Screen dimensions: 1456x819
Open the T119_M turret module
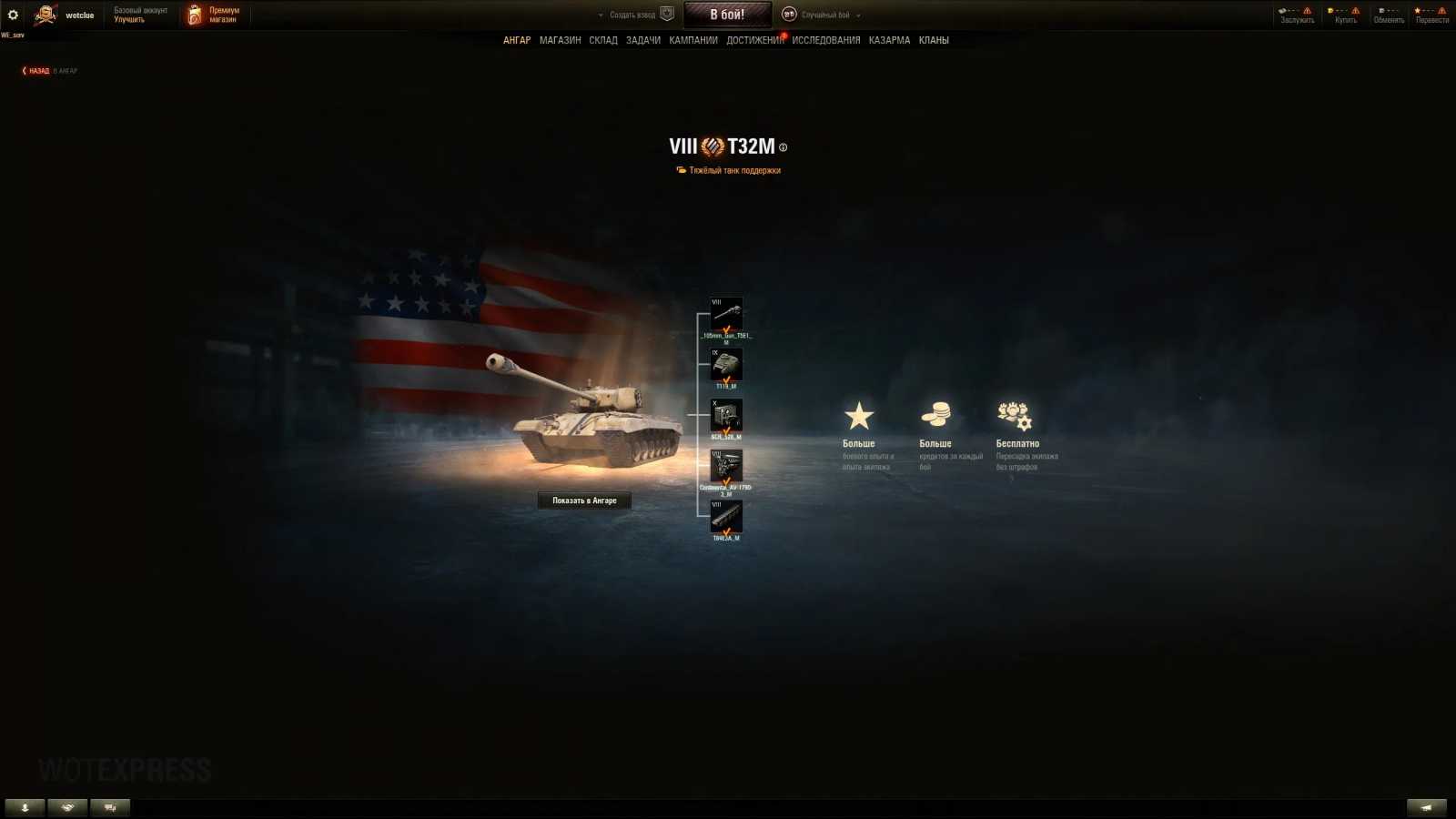tap(726, 365)
